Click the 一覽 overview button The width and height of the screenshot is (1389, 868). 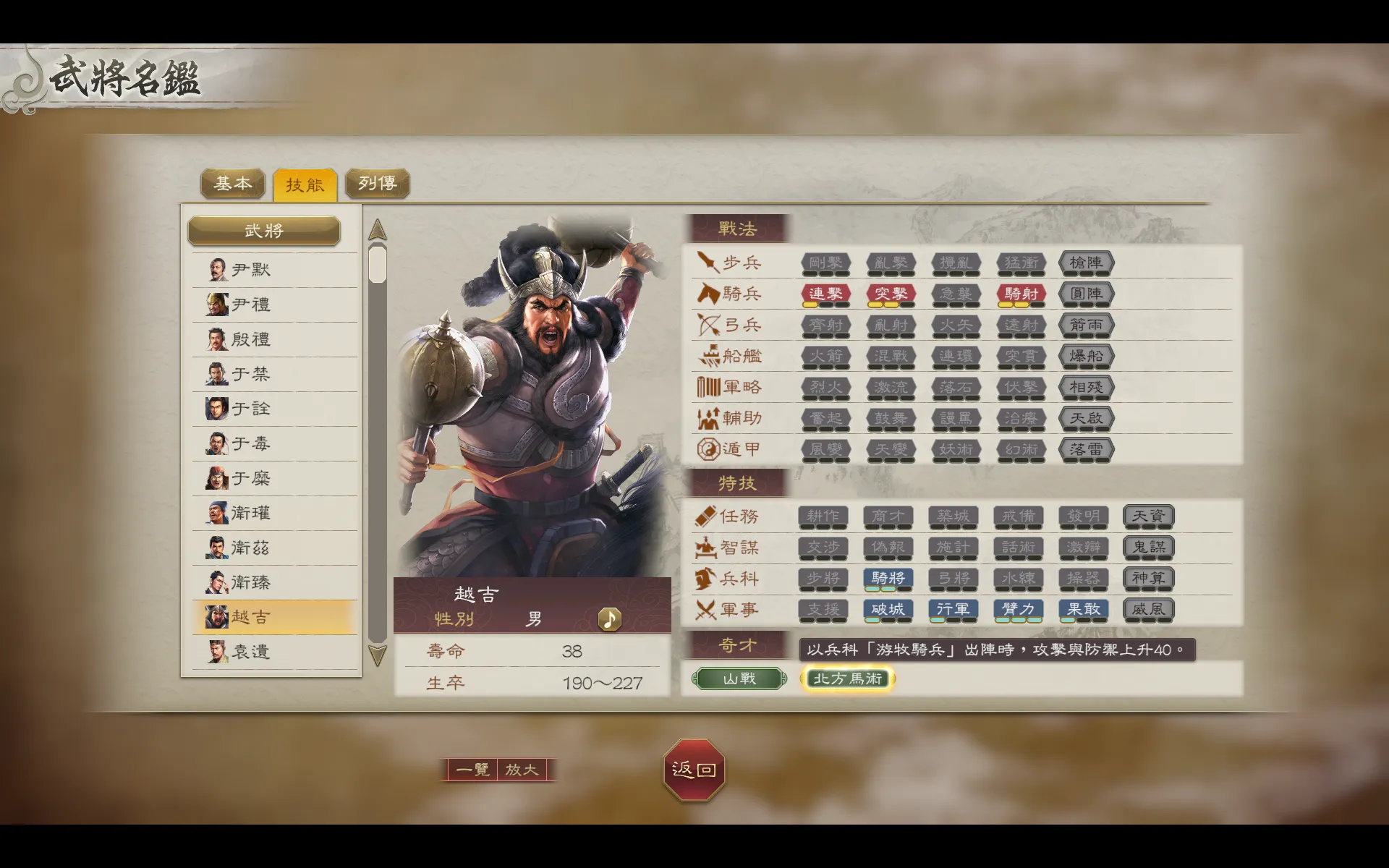coord(472,770)
